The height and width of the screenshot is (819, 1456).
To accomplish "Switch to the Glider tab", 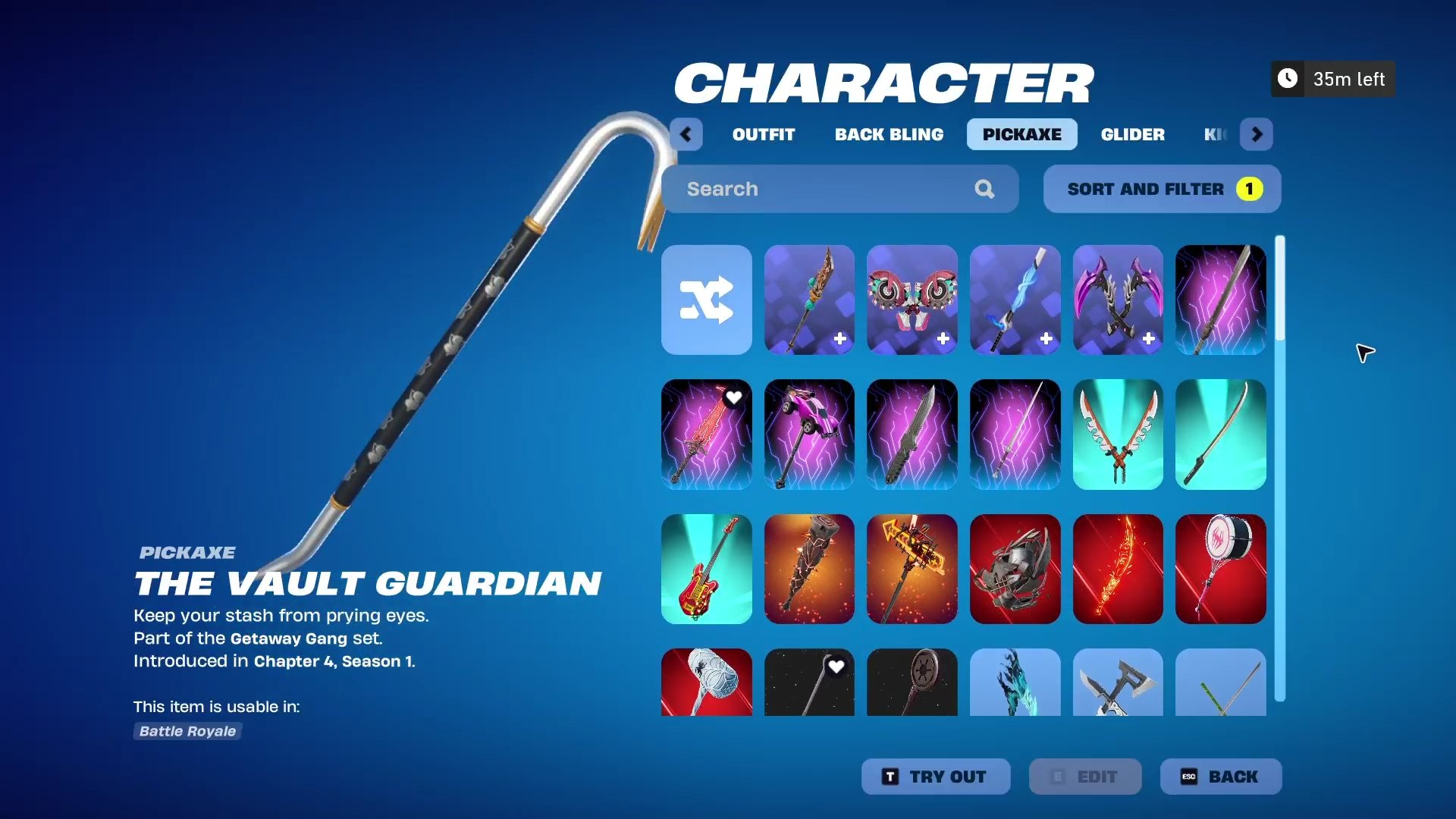I will pyautogui.click(x=1132, y=134).
